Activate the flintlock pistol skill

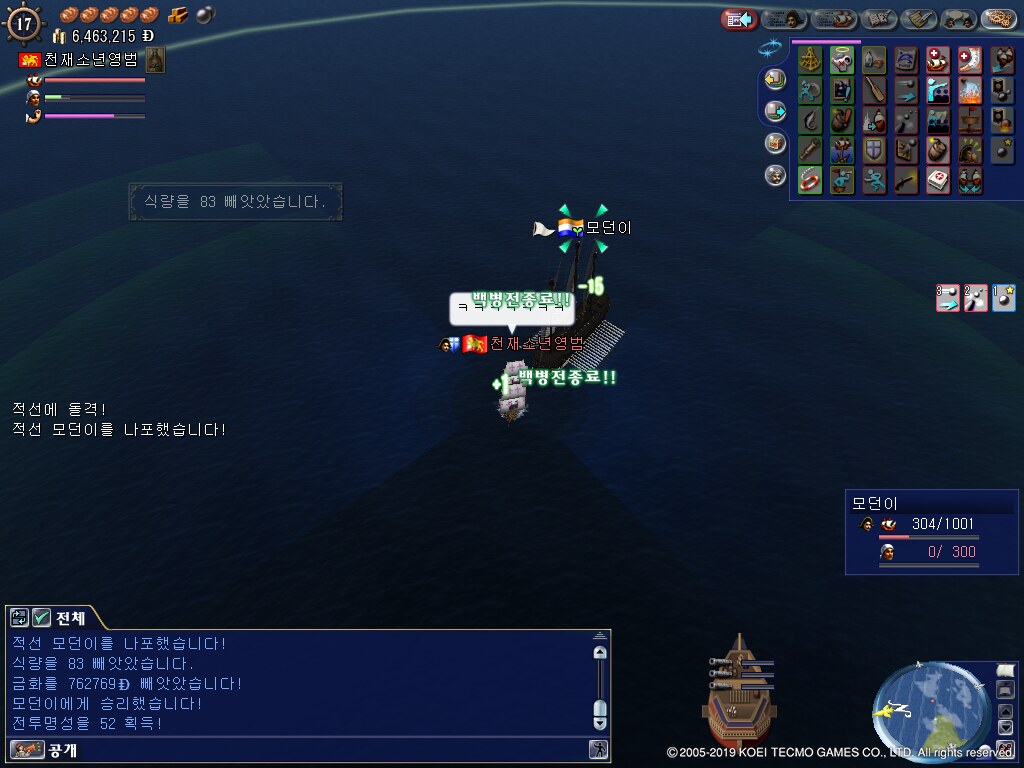[906, 180]
